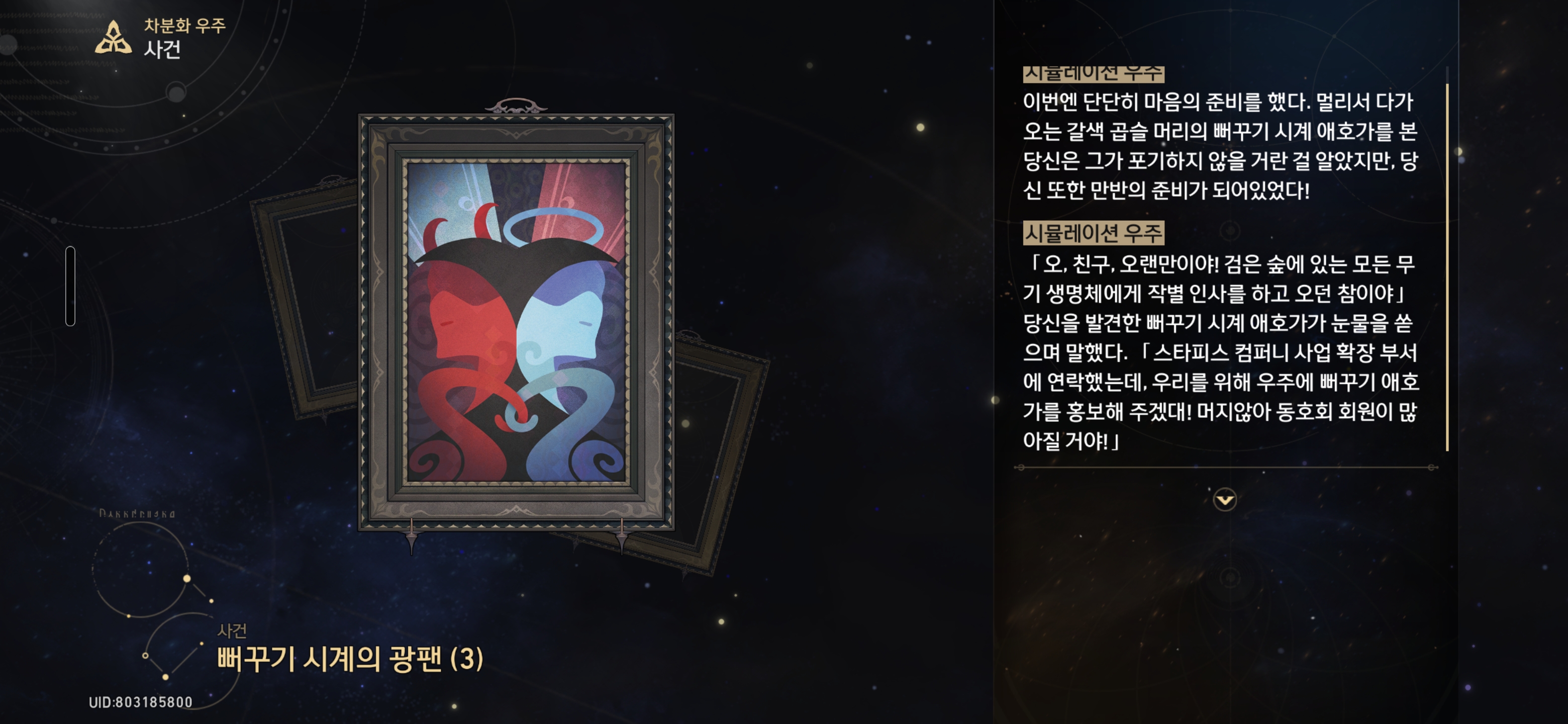Click the ornament at the top of the frame
This screenshot has height=724, width=1568.
pyautogui.click(x=516, y=107)
